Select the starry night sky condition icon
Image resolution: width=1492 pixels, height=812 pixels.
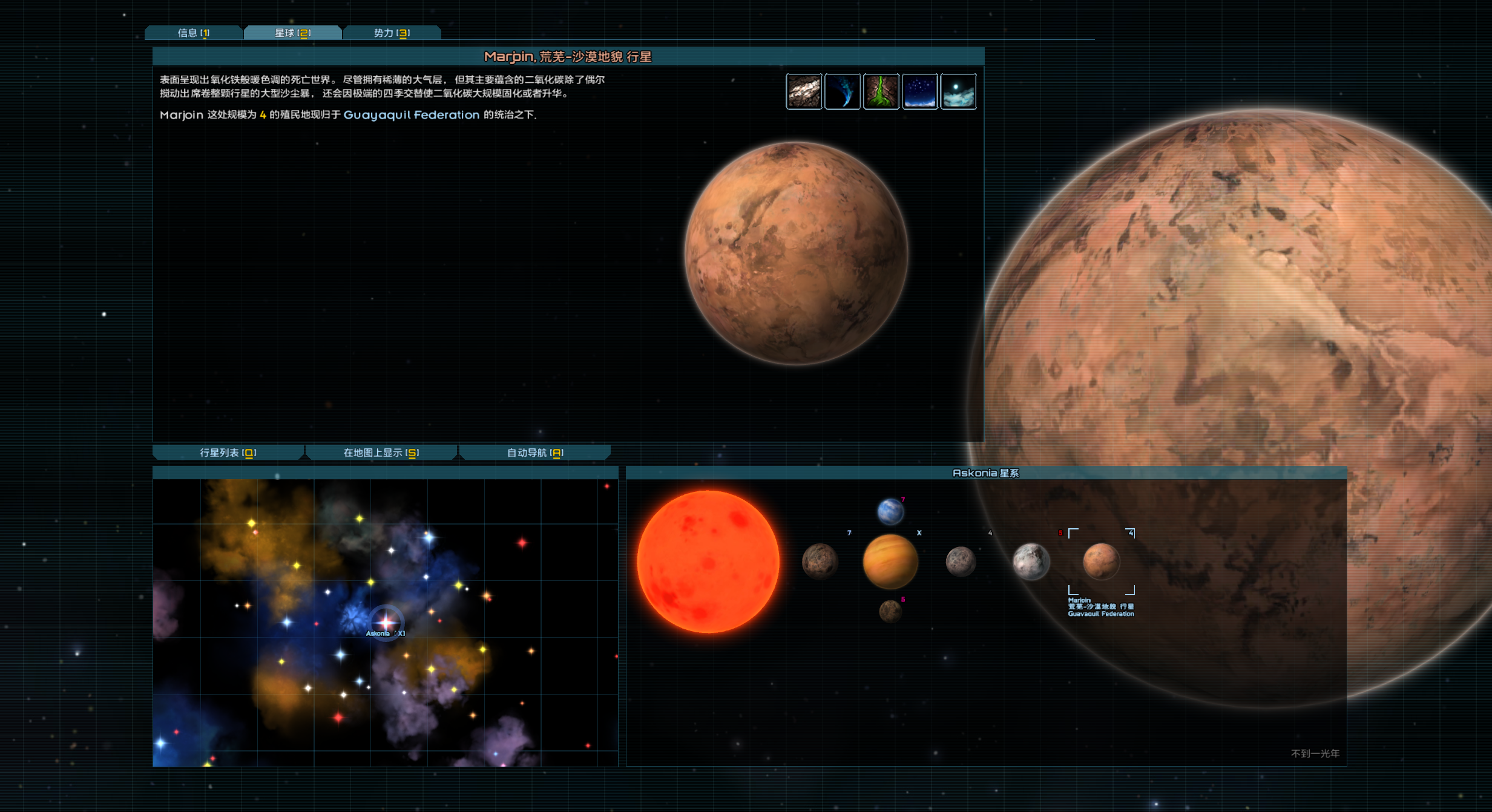coord(920,91)
